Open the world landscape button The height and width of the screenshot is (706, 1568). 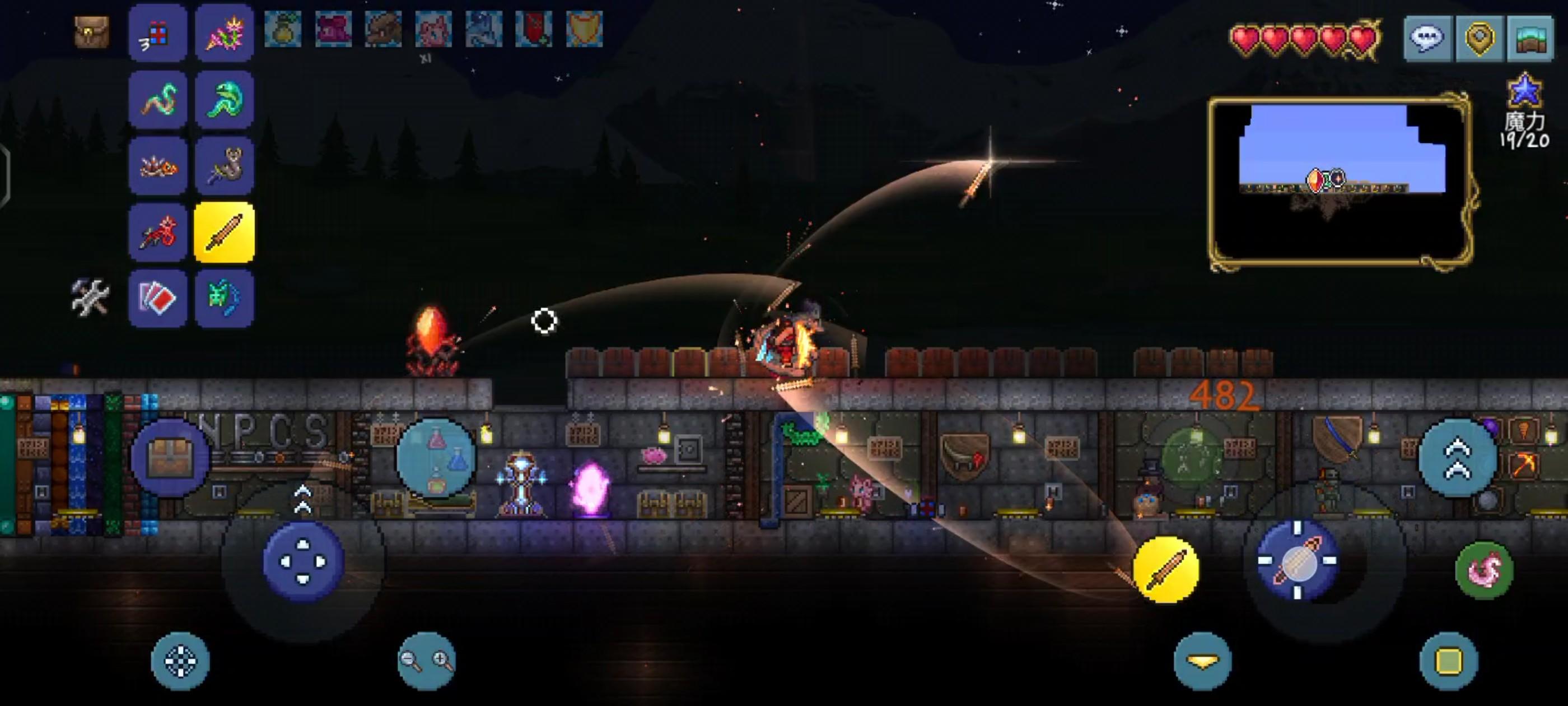(1531, 38)
